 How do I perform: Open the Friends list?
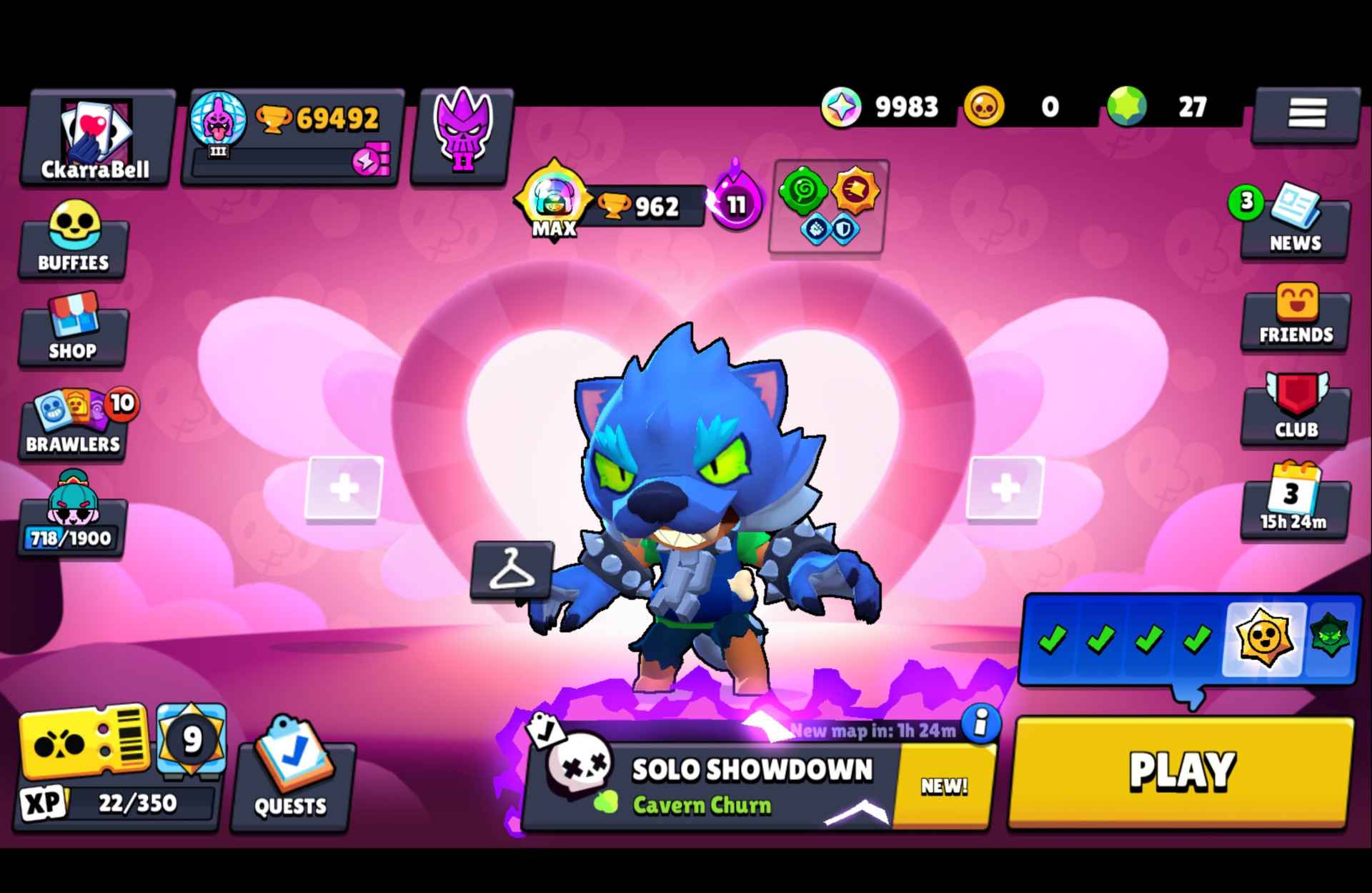pos(1295,315)
